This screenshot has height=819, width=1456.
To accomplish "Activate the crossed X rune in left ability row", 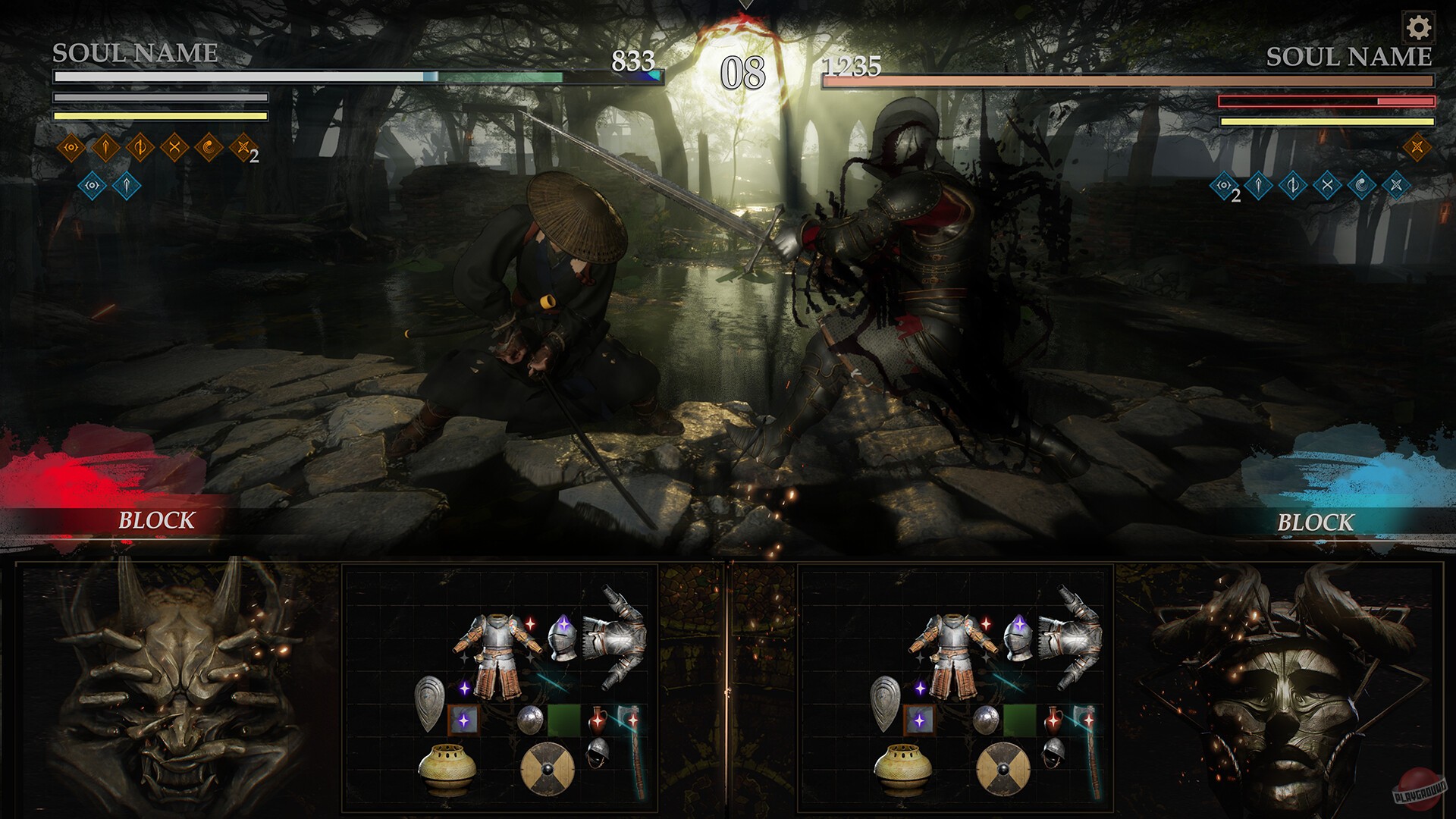I will (x=174, y=148).
